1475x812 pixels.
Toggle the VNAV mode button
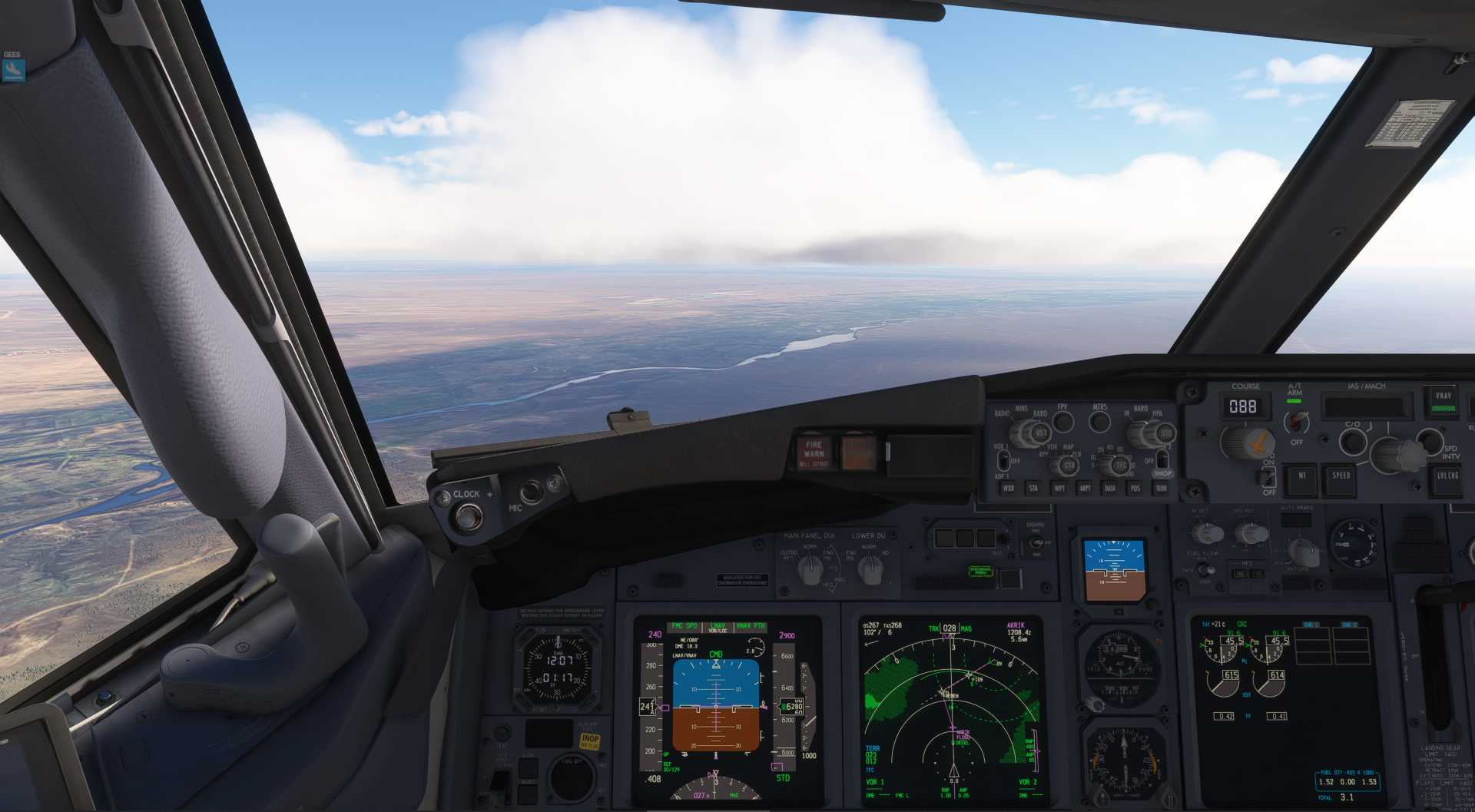coord(1444,400)
